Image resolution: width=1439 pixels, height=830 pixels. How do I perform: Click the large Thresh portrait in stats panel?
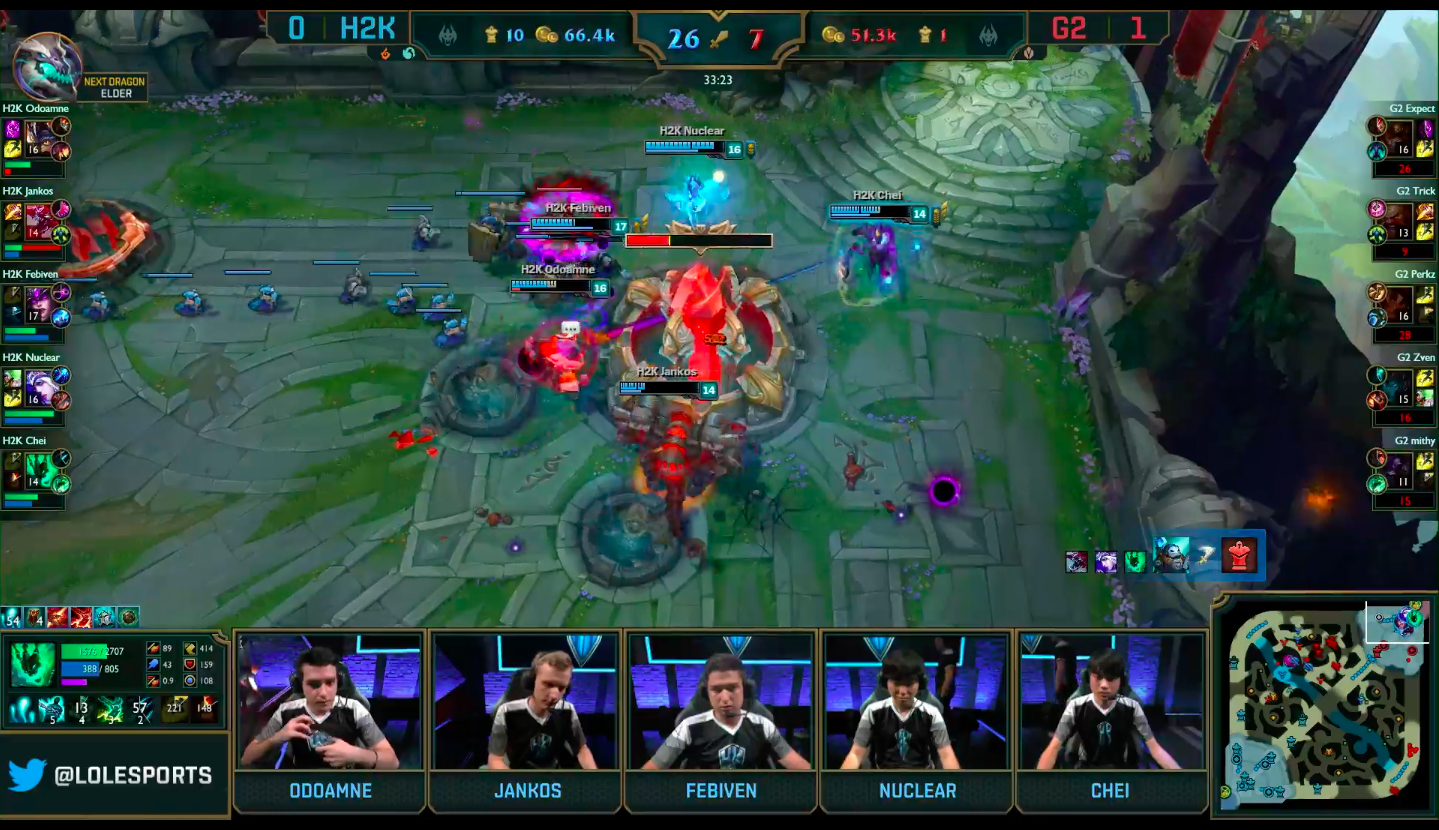tap(32, 665)
